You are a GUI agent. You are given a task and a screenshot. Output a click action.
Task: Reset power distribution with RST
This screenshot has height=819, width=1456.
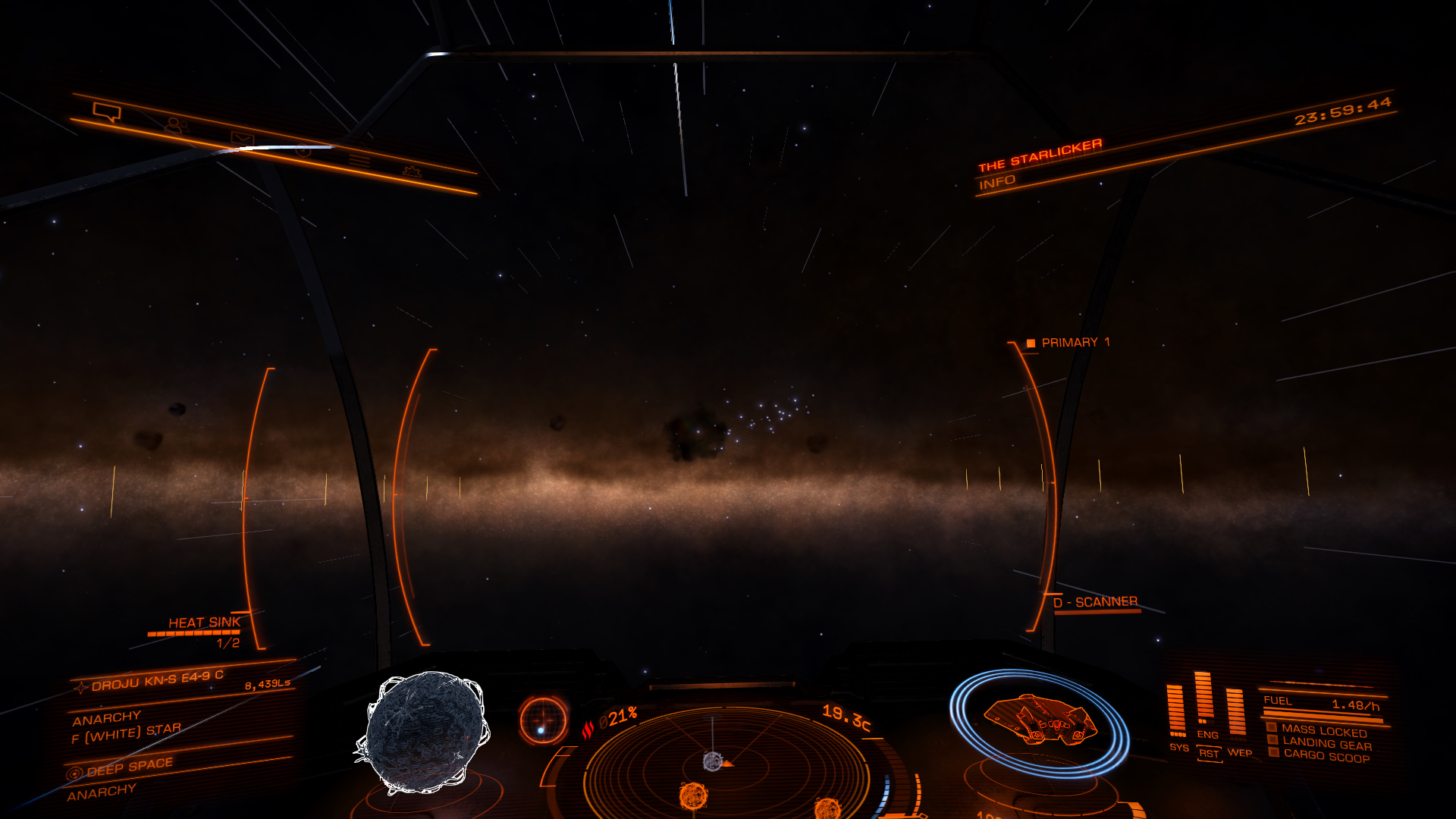coord(1209,754)
